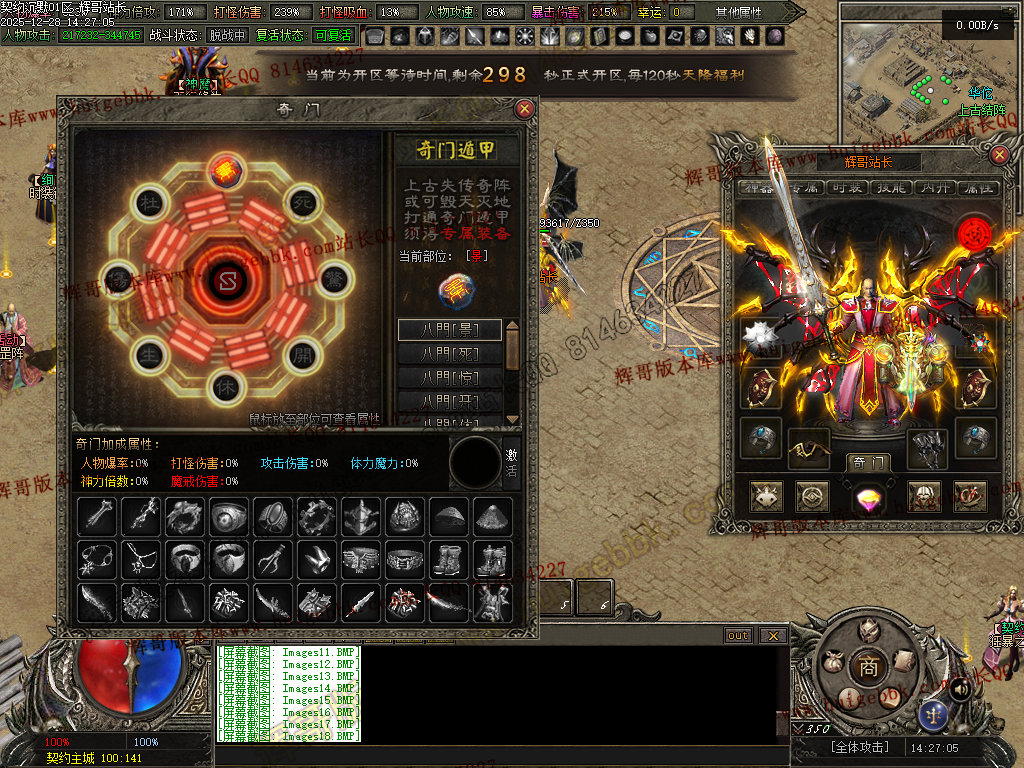This screenshot has width=1024, height=768.
Task: Toggle the sound speaker icon
Action: (x=959, y=688)
